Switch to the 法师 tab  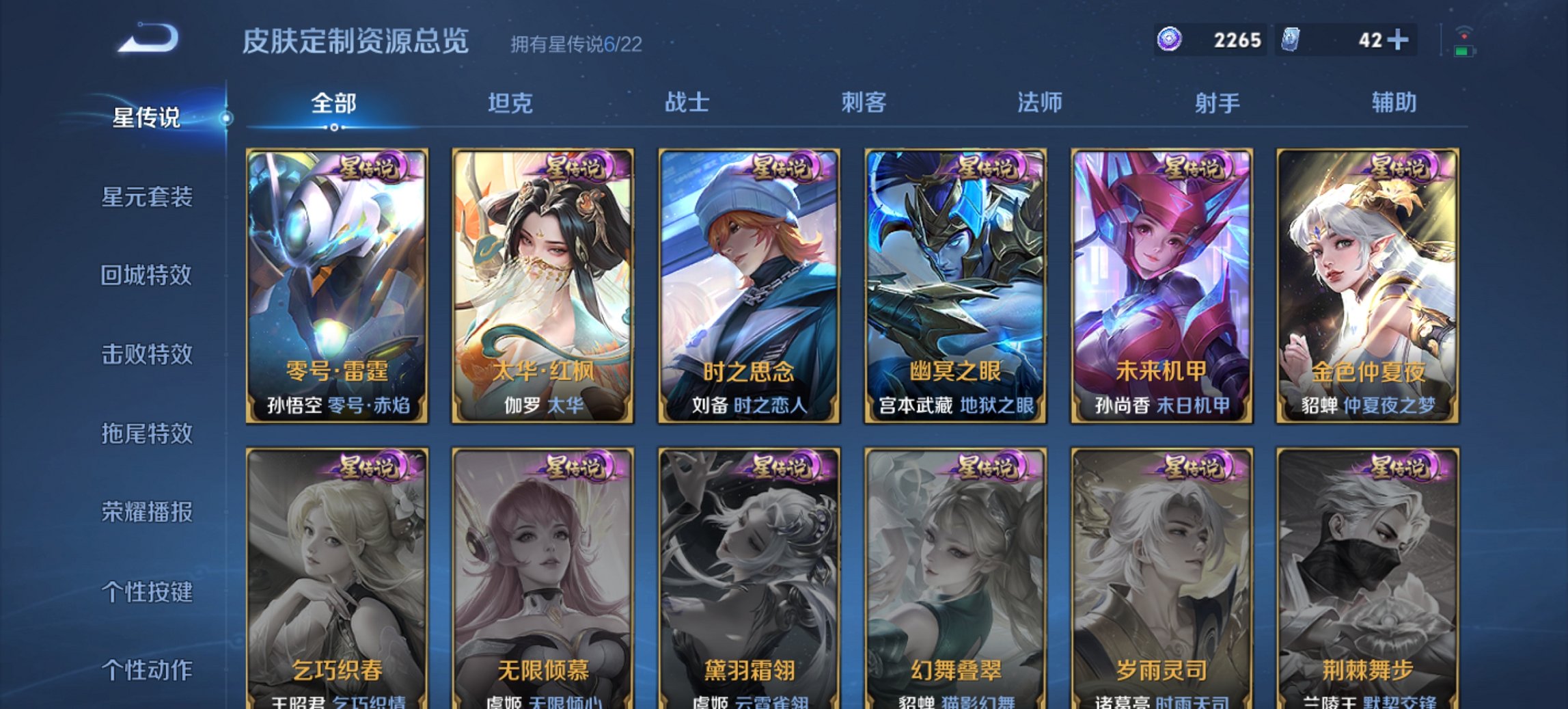click(x=1039, y=103)
